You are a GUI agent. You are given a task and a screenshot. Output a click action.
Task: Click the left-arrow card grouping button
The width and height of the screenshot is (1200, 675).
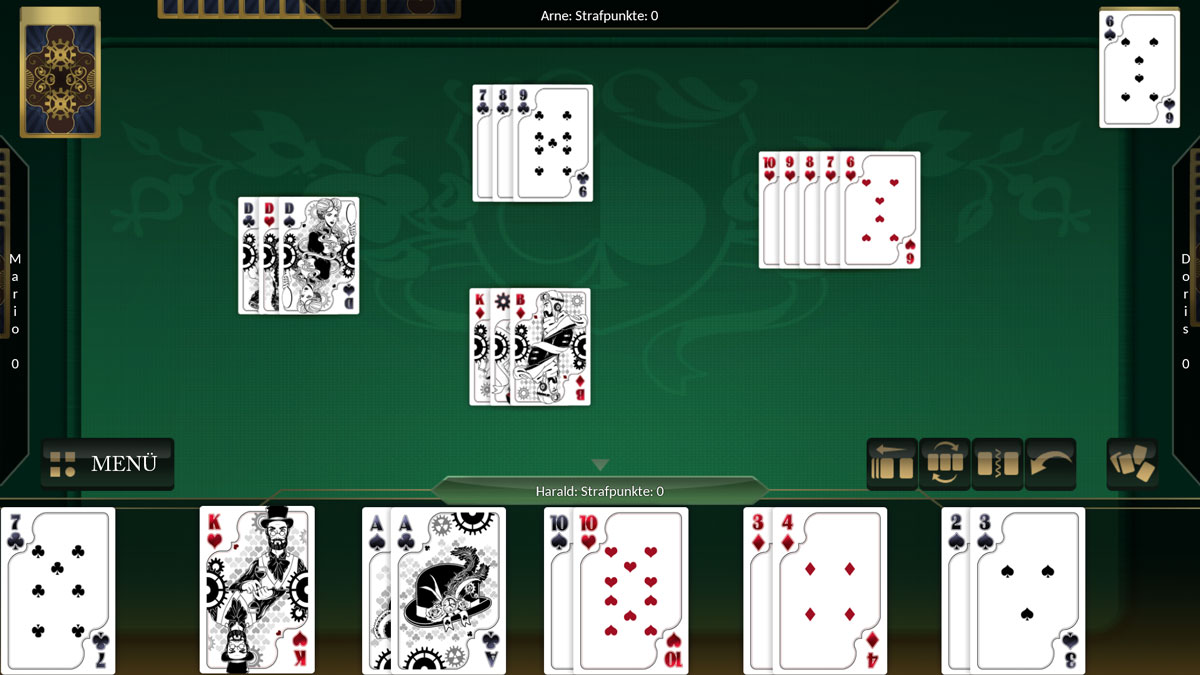[x=892, y=464]
